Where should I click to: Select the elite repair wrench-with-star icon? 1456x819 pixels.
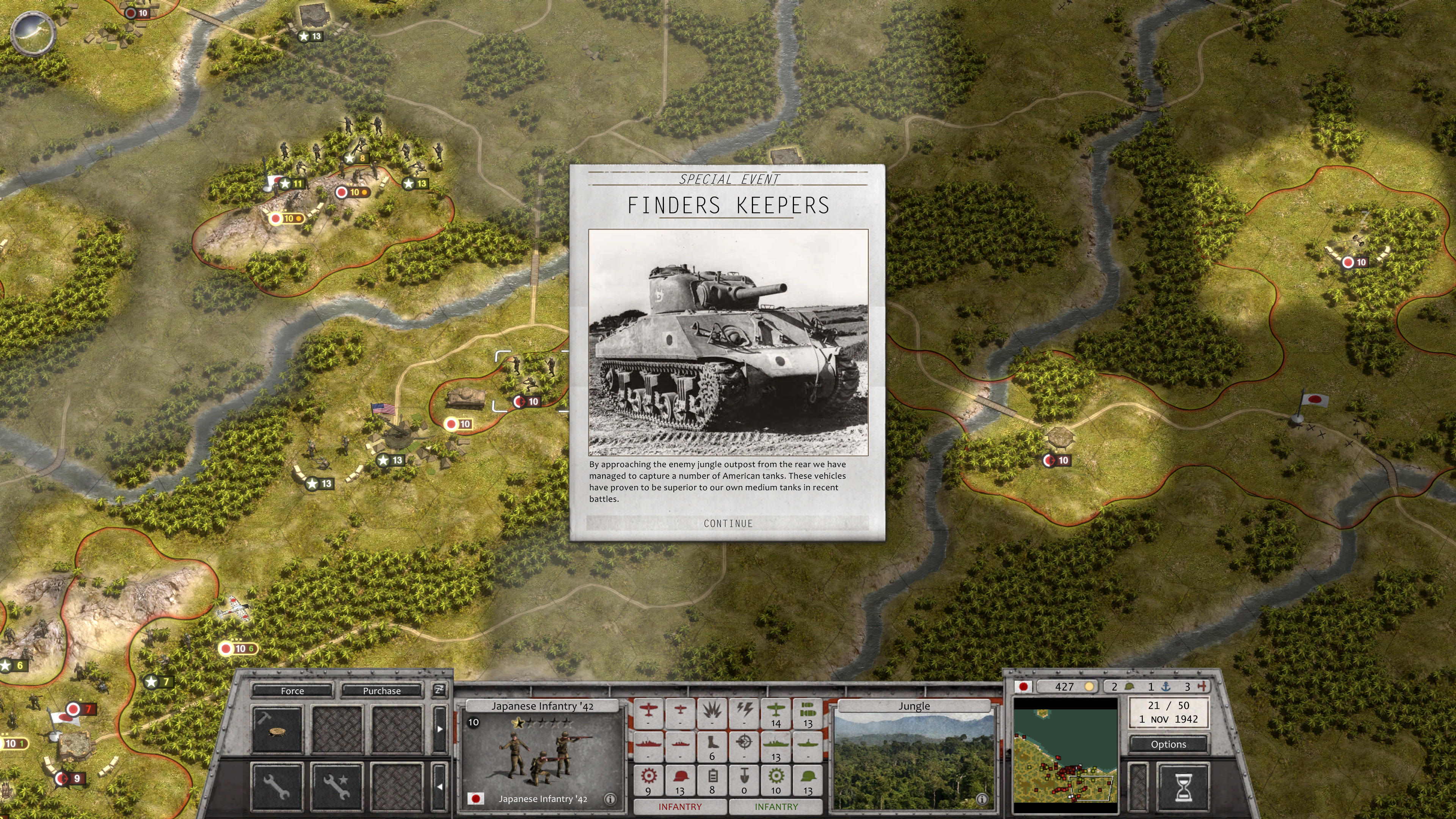pos(337,788)
